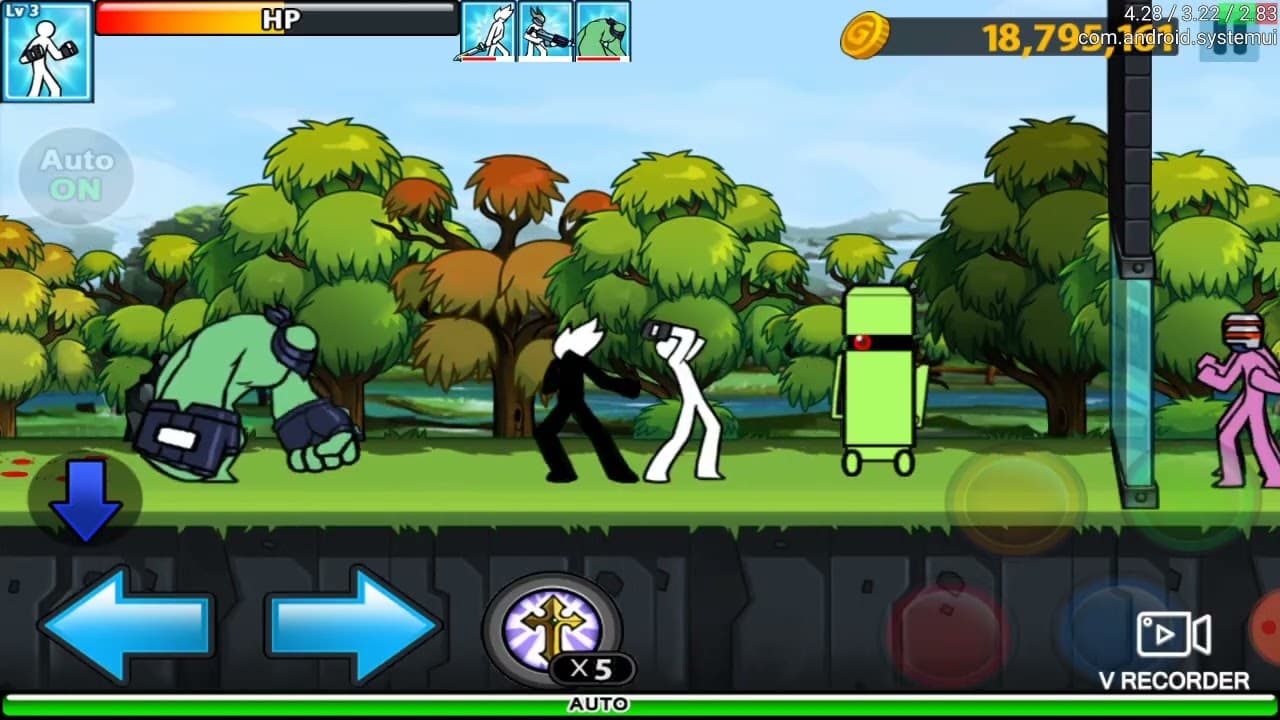Image resolution: width=1280 pixels, height=720 pixels.
Task: Toggle the Auto ON setting
Action: (76, 174)
